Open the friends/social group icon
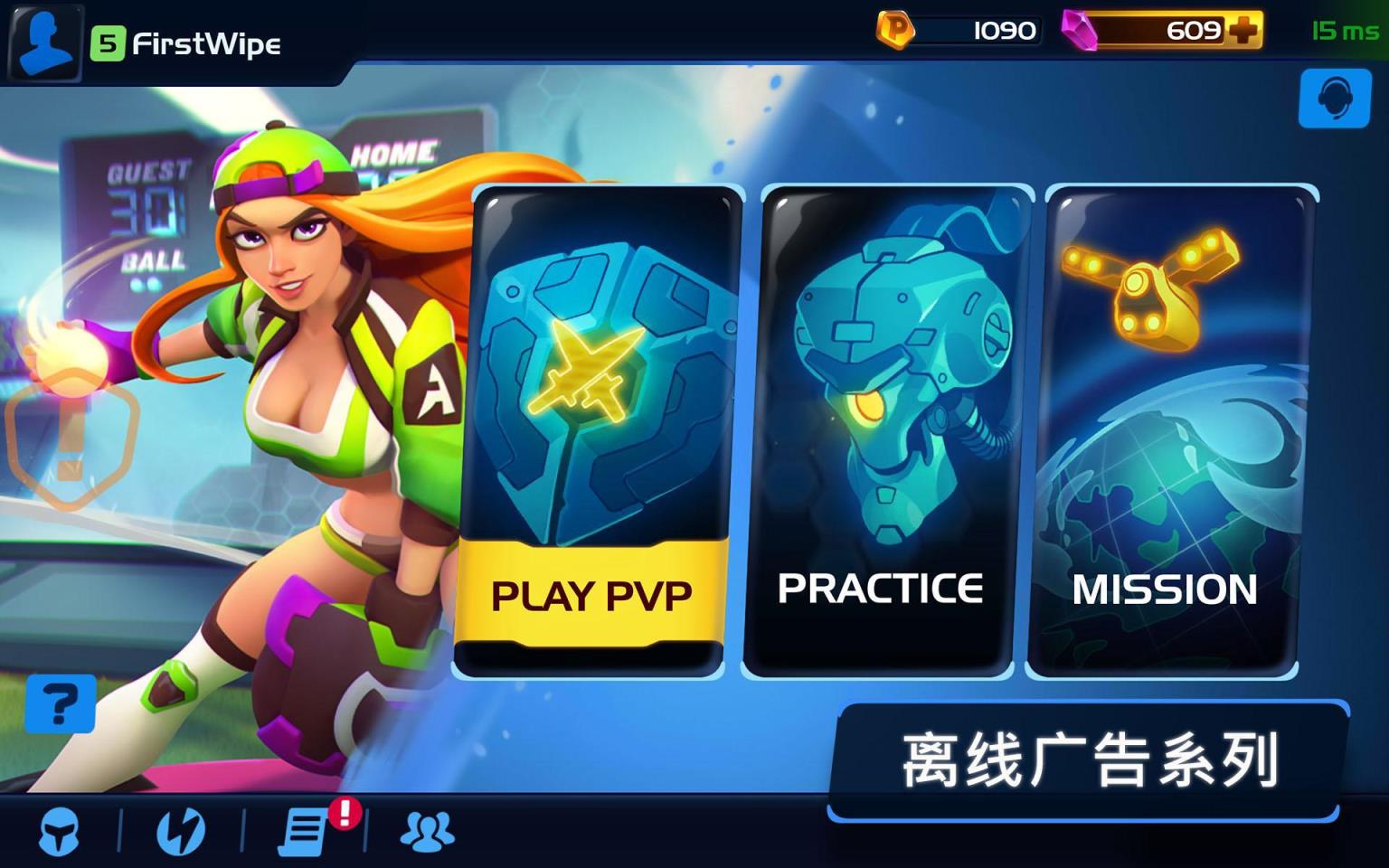This screenshot has height=868, width=1389. pyautogui.click(x=428, y=833)
